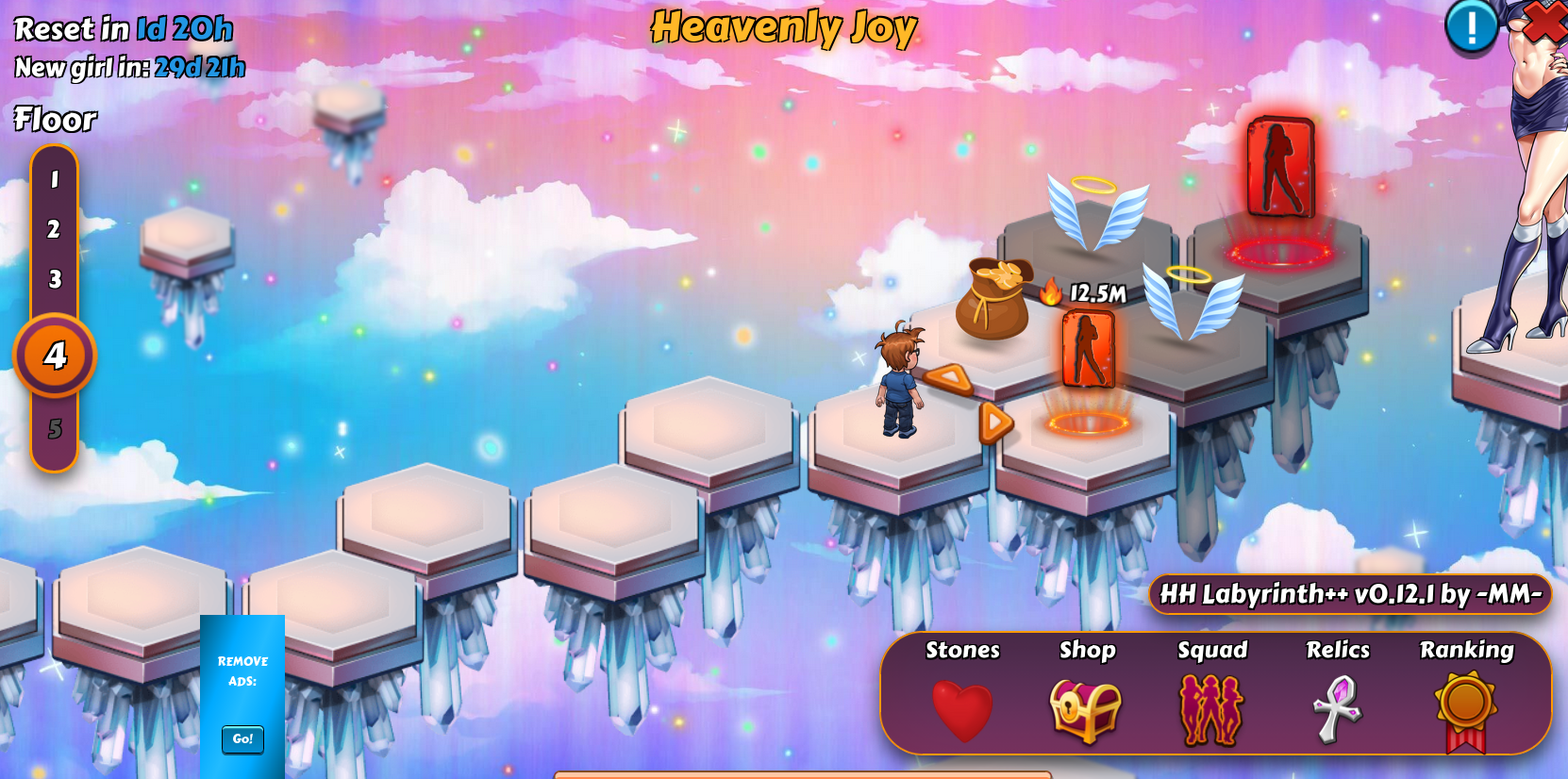Image resolution: width=1568 pixels, height=779 pixels.
Task: Select floor 5 on floor selector
Action: (x=55, y=429)
